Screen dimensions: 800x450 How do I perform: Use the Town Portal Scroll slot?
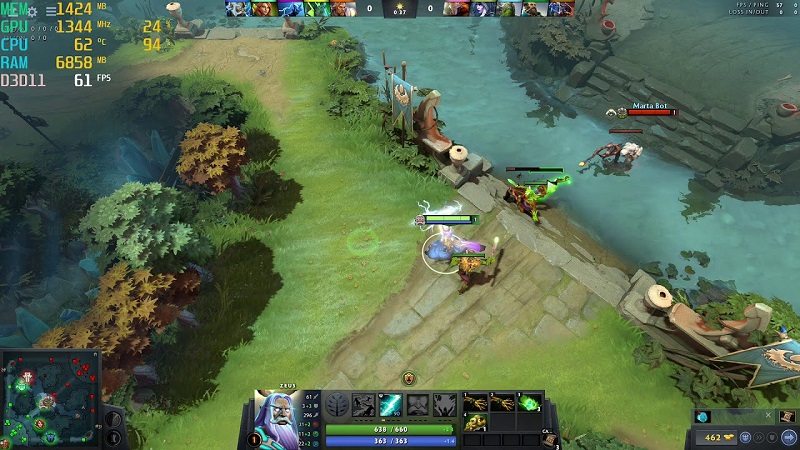pyautogui.click(x=550, y=438)
